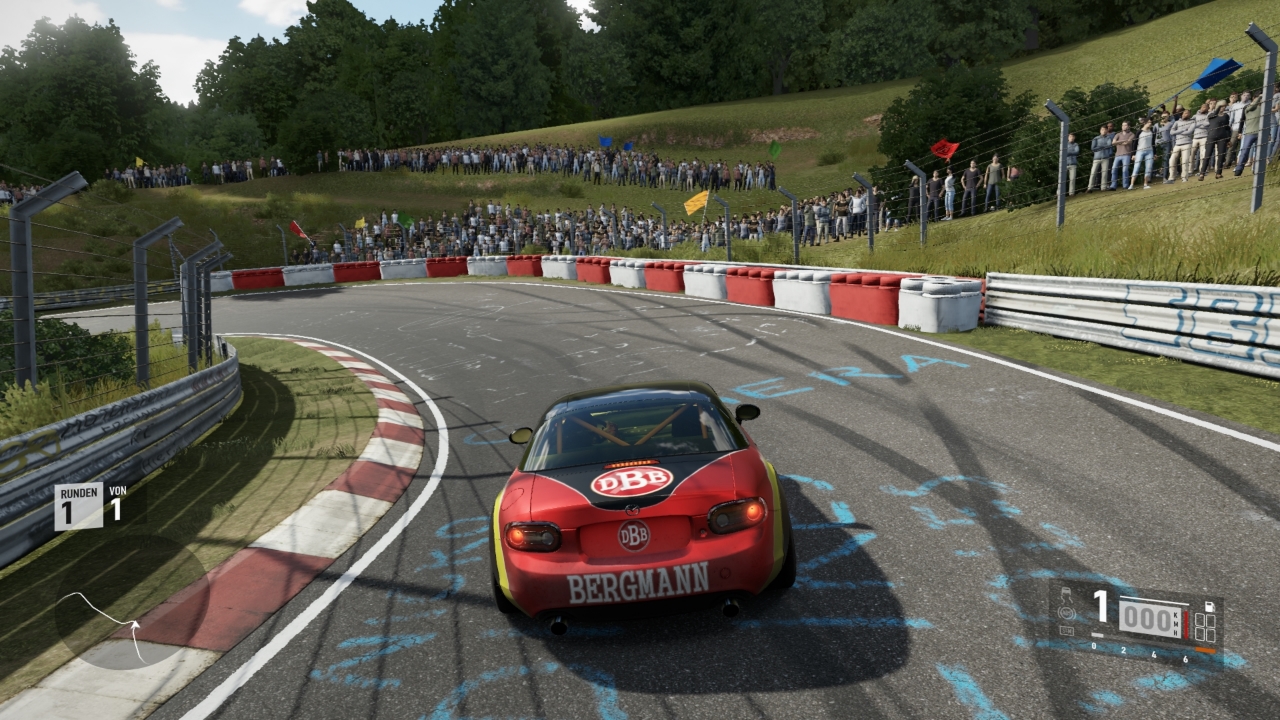The width and height of the screenshot is (1280, 720).
Task: Select the player arrow on the minimap
Action: pyautogui.click(x=134, y=626)
